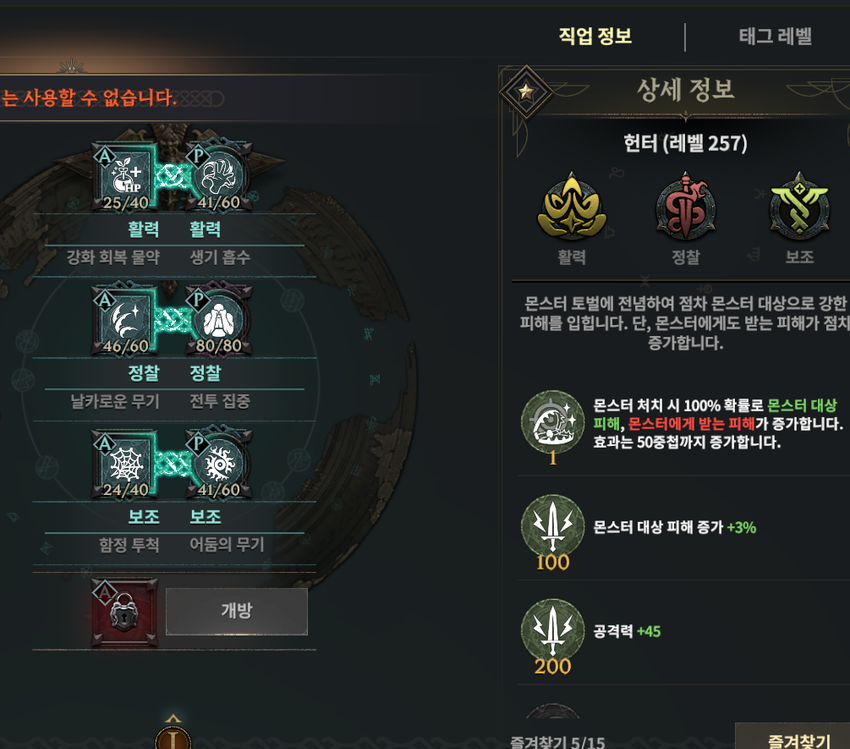Click the 개방 unlock button
The width and height of the screenshot is (850, 749).
click(x=236, y=611)
